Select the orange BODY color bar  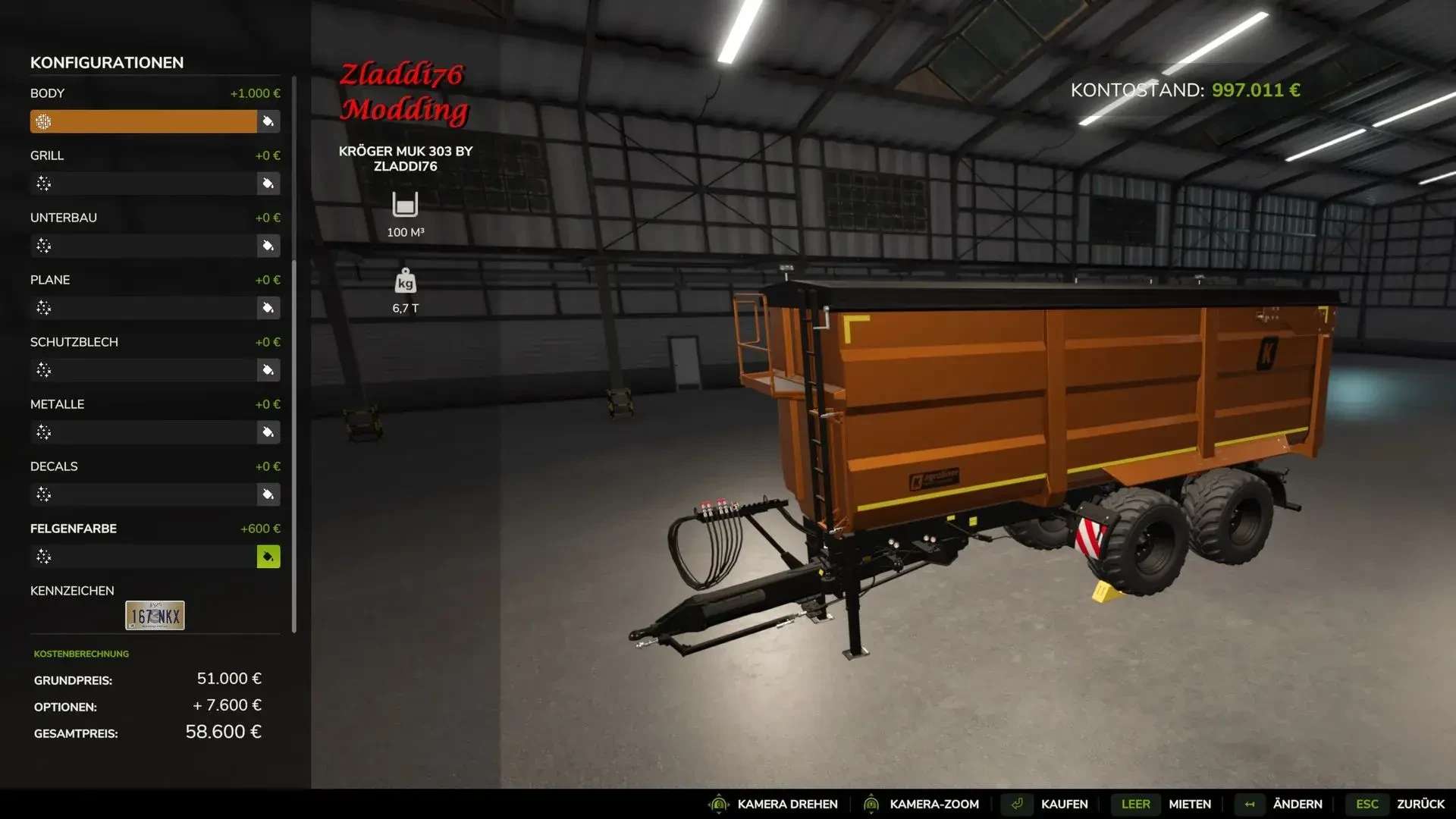tap(143, 121)
